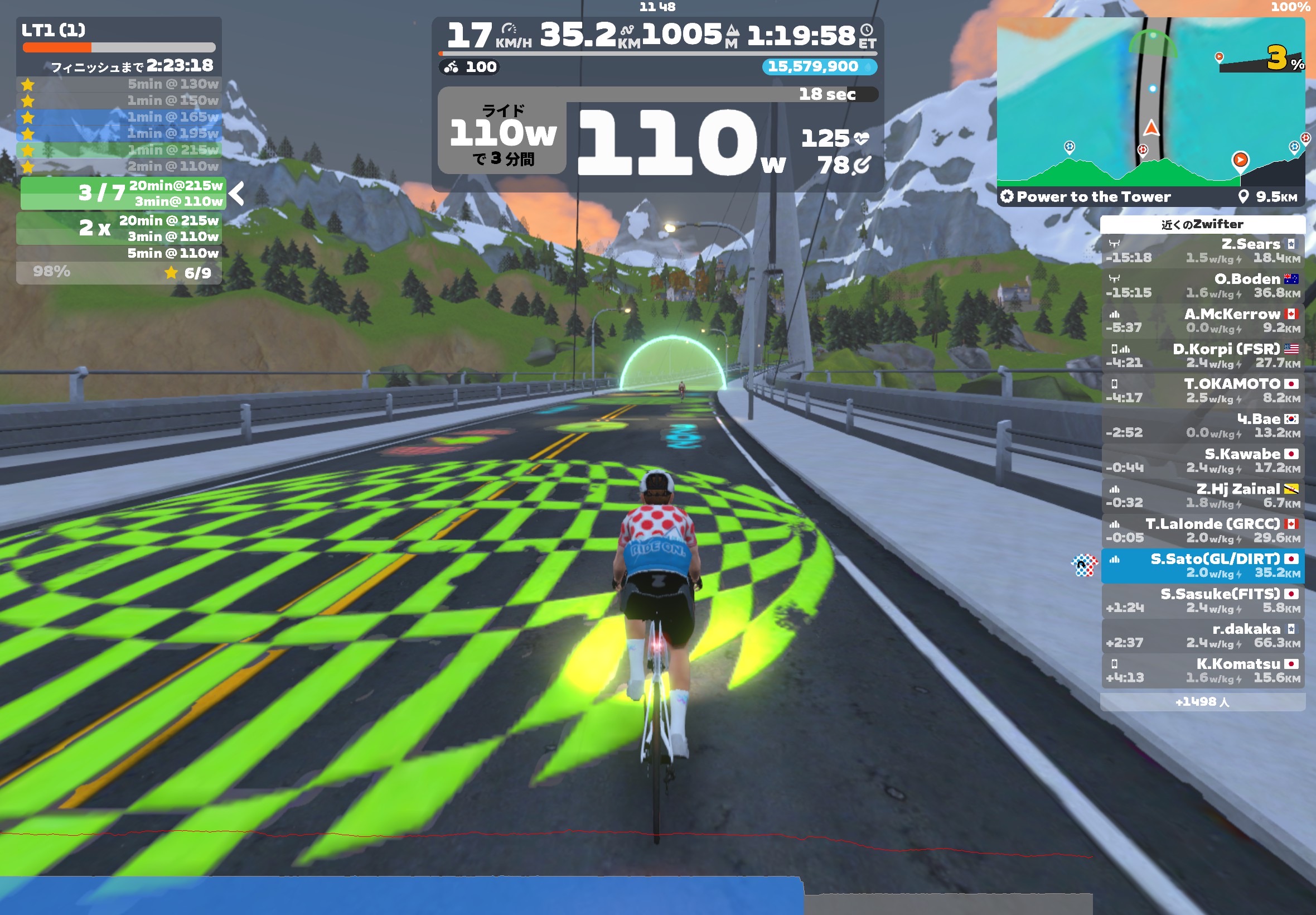This screenshot has height=915, width=1316.
Task: Select rider Z.Sears in the nearby list
Action: tap(1202, 251)
